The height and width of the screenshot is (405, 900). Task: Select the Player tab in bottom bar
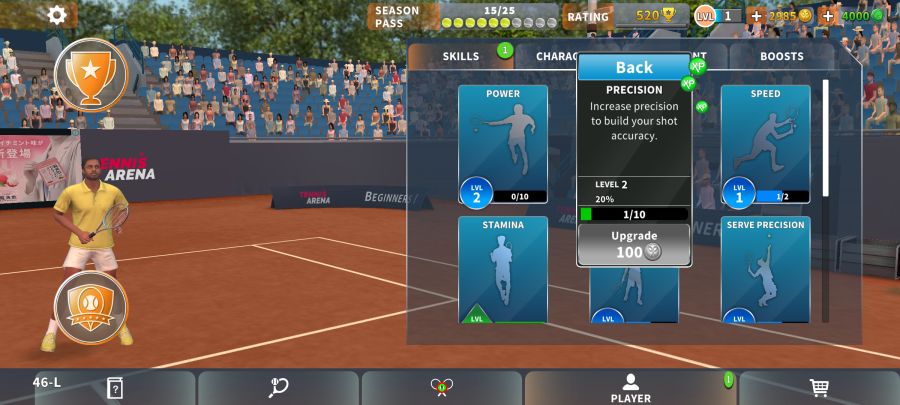[x=630, y=388]
